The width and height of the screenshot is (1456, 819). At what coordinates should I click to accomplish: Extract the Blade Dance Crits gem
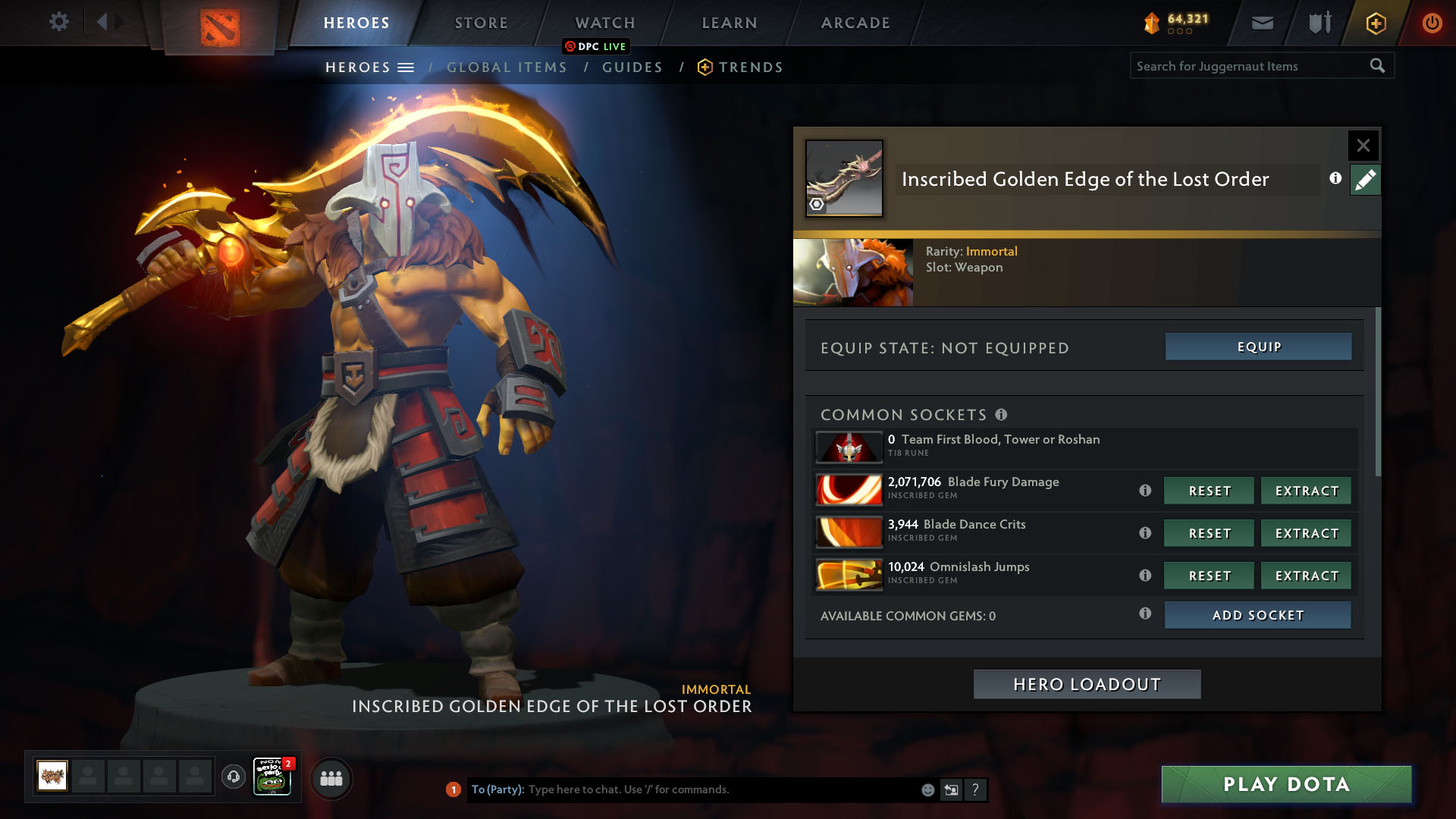(x=1306, y=533)
